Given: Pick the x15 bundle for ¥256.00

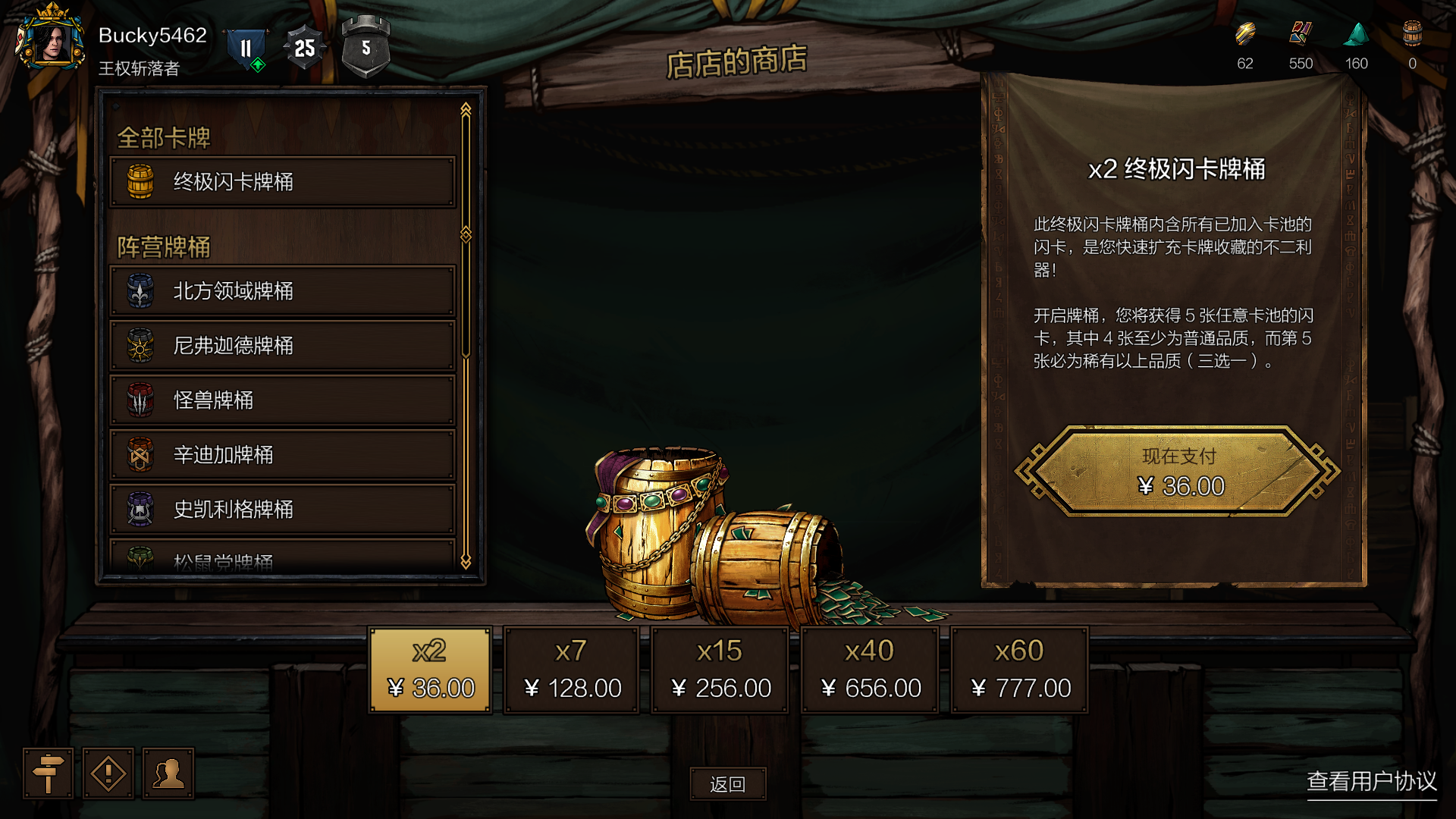Looking at the screenshot, I should point(720,670).
